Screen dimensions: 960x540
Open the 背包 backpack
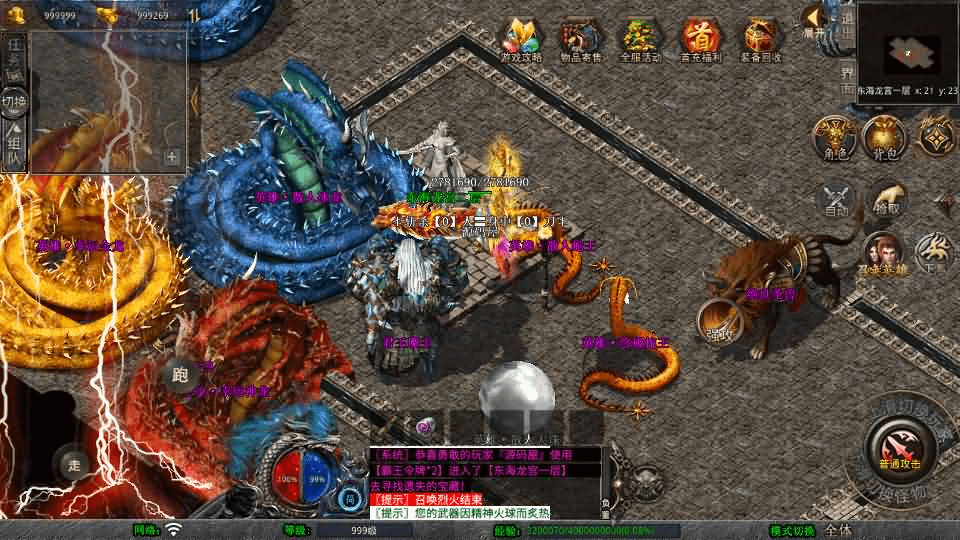883,138
